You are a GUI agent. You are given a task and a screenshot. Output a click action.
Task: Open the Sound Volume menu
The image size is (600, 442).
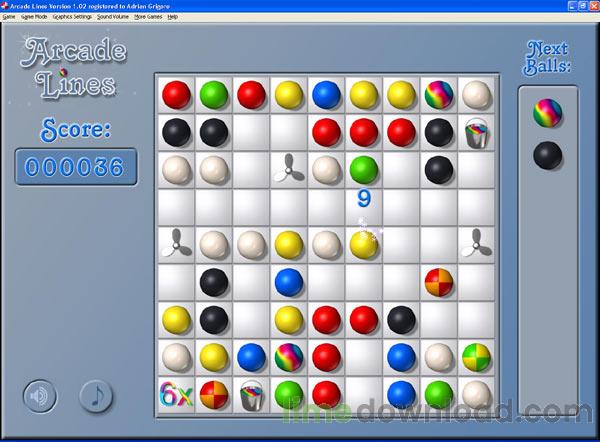click(x=112, y=17)
